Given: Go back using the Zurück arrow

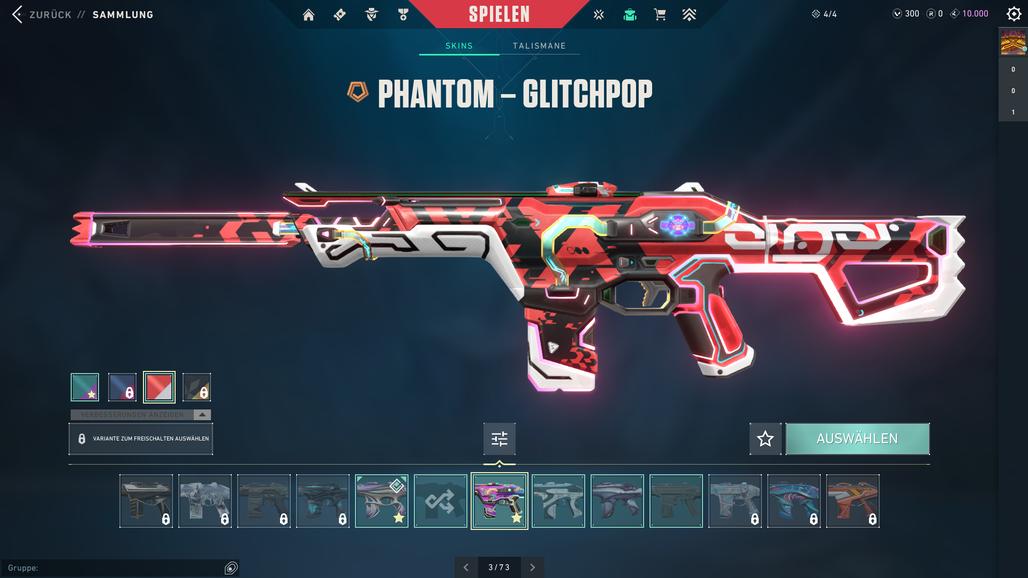Looking at the screenshot, I should 16,14.
